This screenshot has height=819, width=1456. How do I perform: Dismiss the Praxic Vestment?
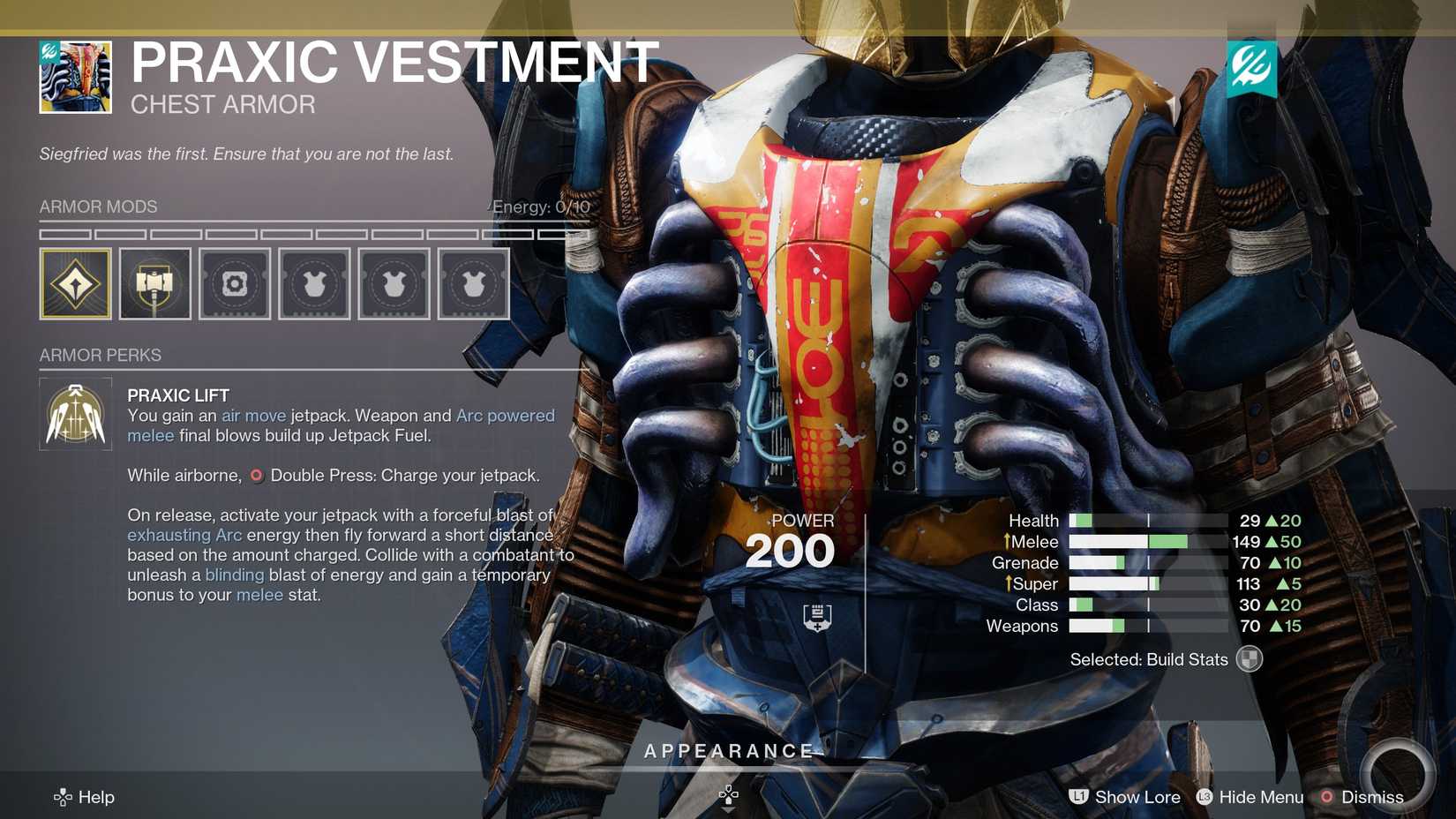(x=1374, y=797)
